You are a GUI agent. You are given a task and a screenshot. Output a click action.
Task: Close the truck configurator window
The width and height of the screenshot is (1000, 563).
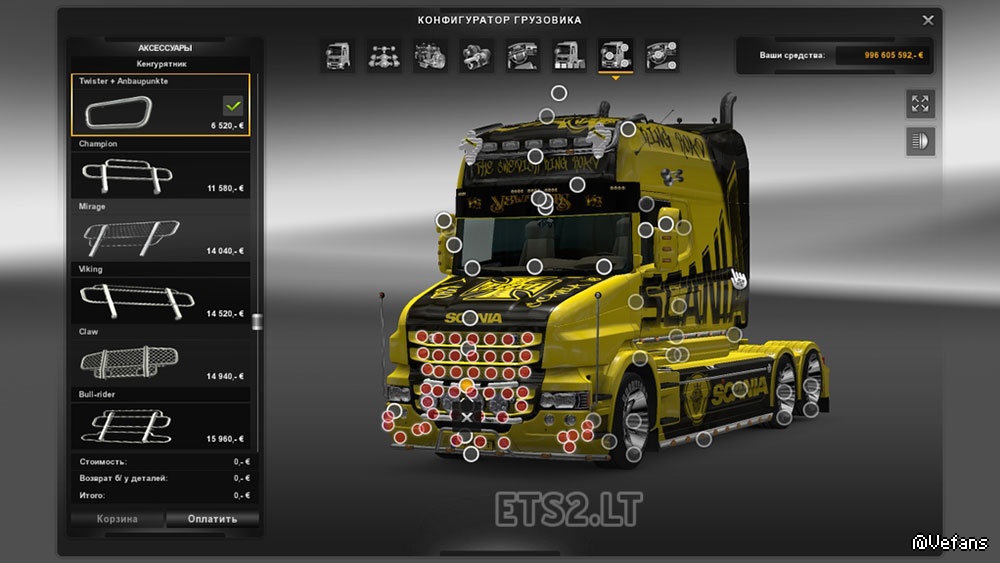927,19
